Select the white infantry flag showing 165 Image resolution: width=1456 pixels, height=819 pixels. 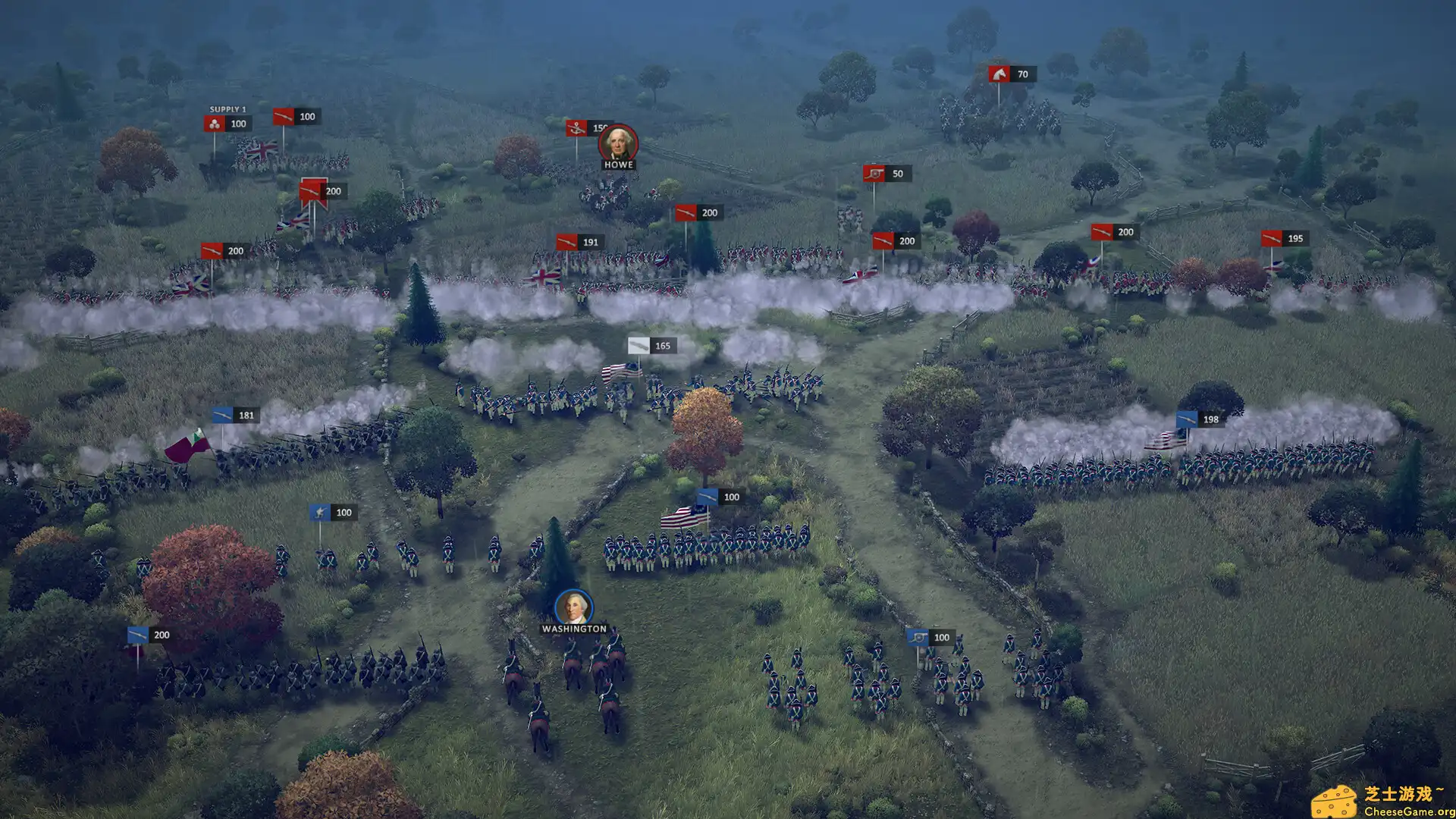(x=639, y=345)
